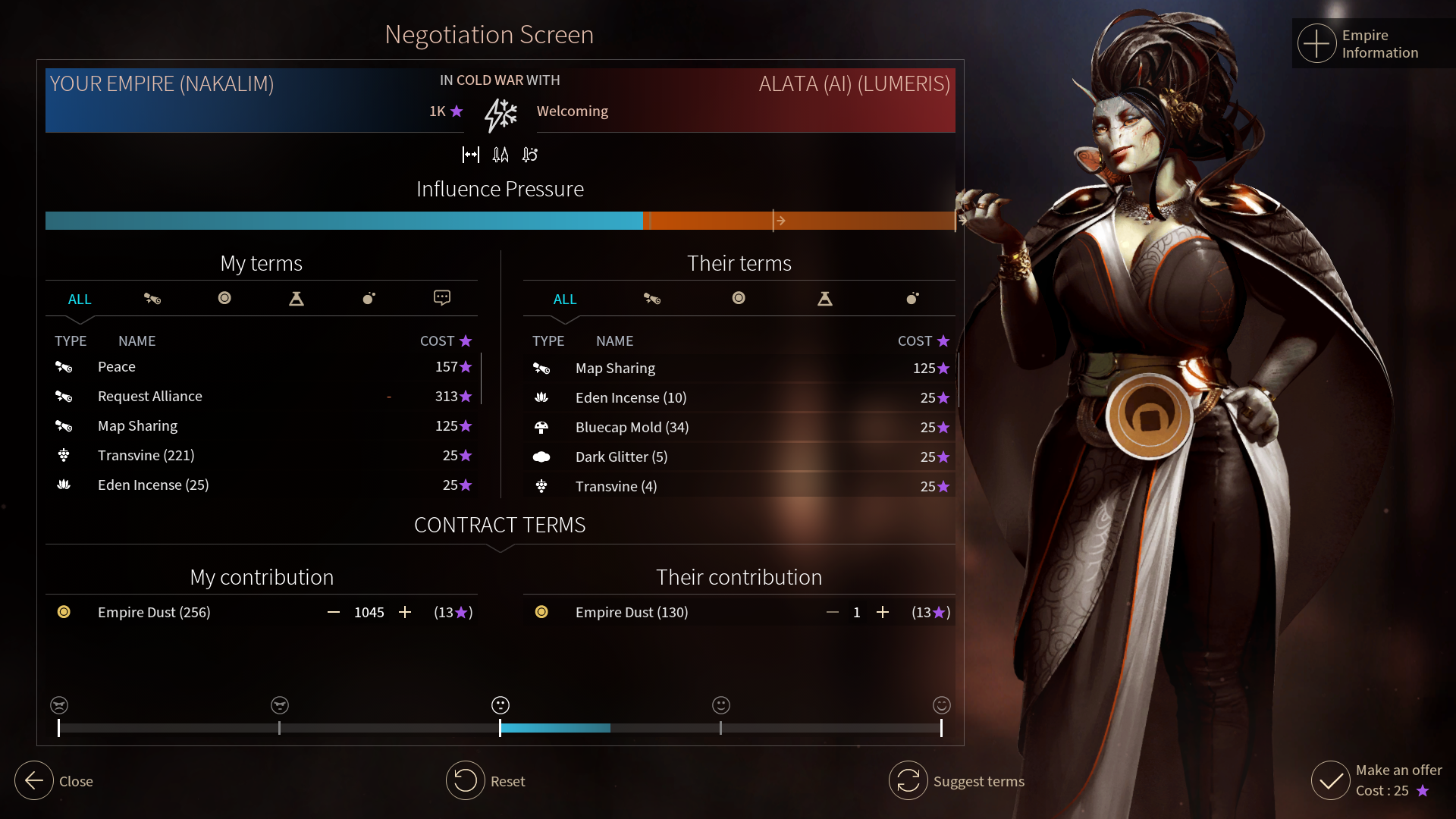Screen dimensions: 1456x819
Task: Increase their Empire Dust contribution
Action: pos(883,612)
